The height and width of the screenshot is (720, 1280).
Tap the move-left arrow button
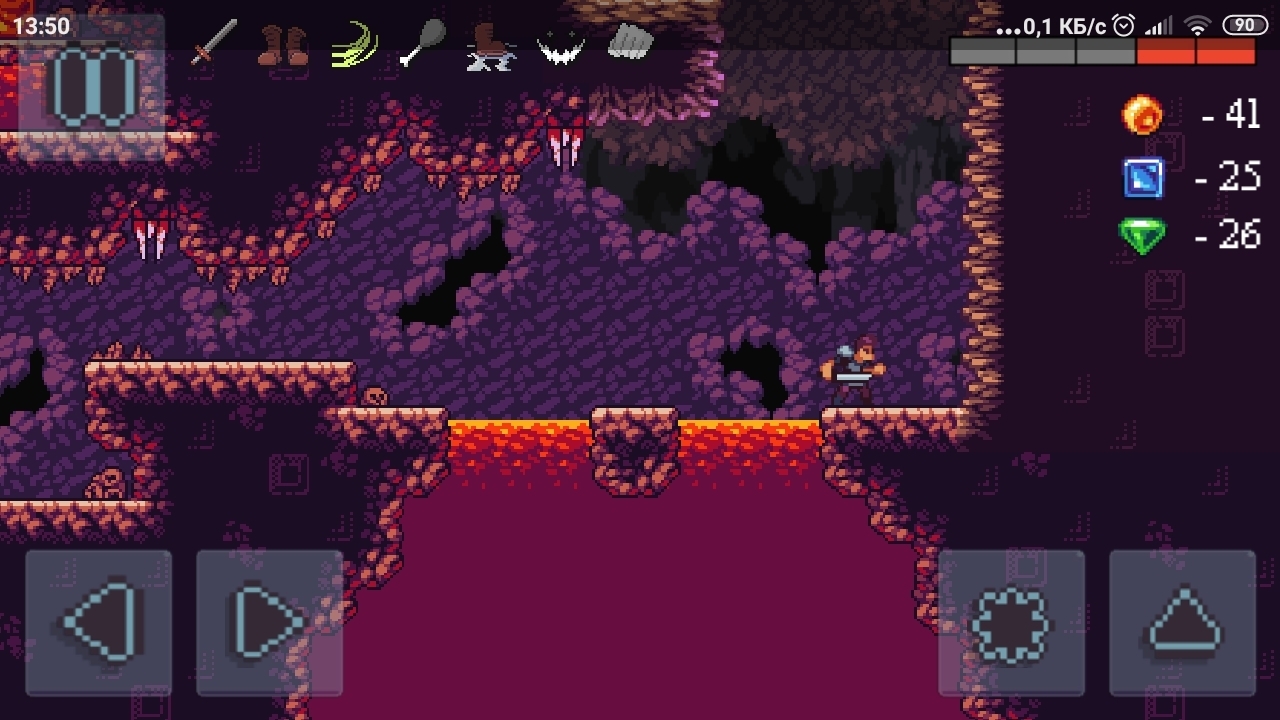coord(99,622)
